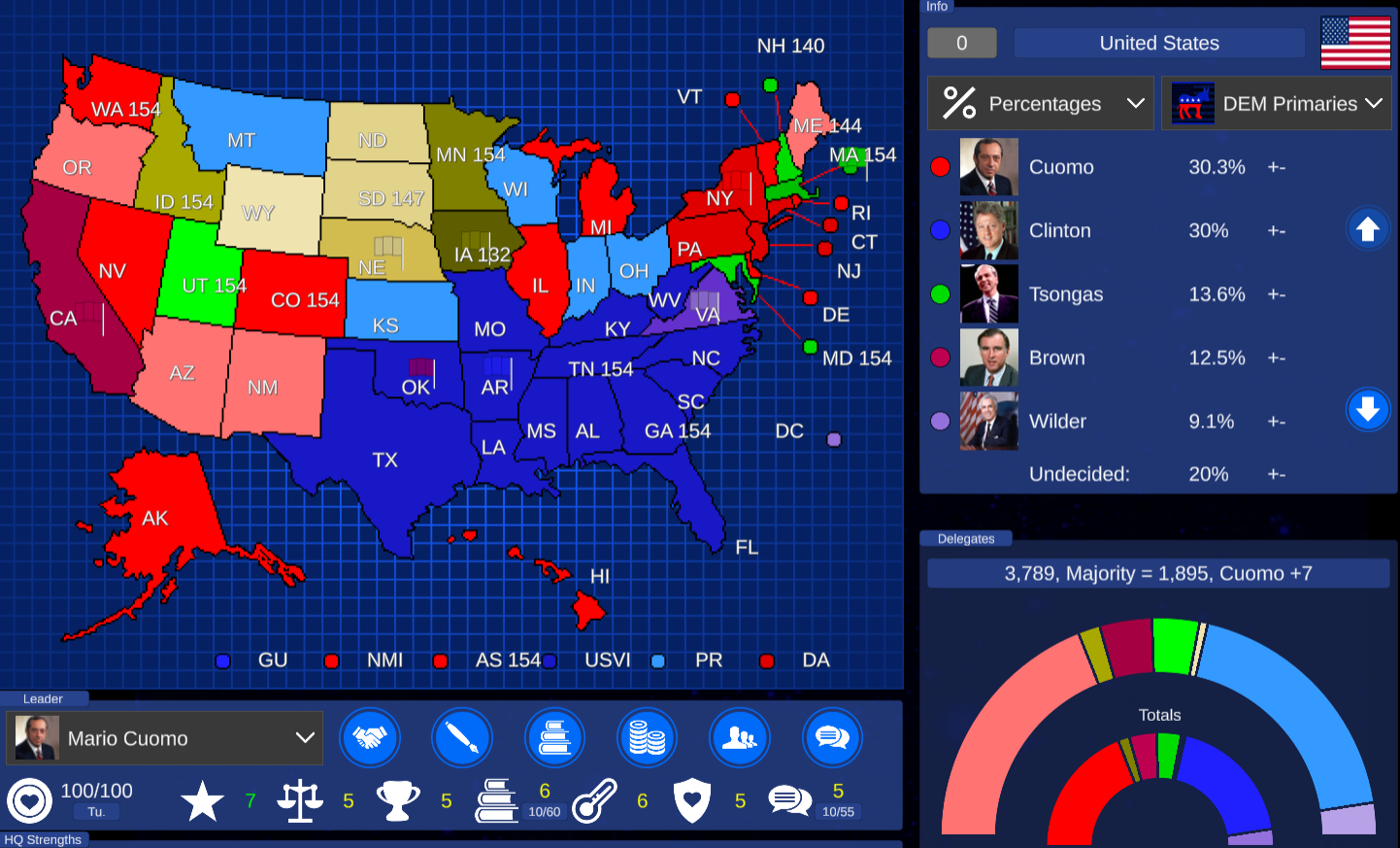Open the DEM Primaries dropdown

click(1276, 103)
